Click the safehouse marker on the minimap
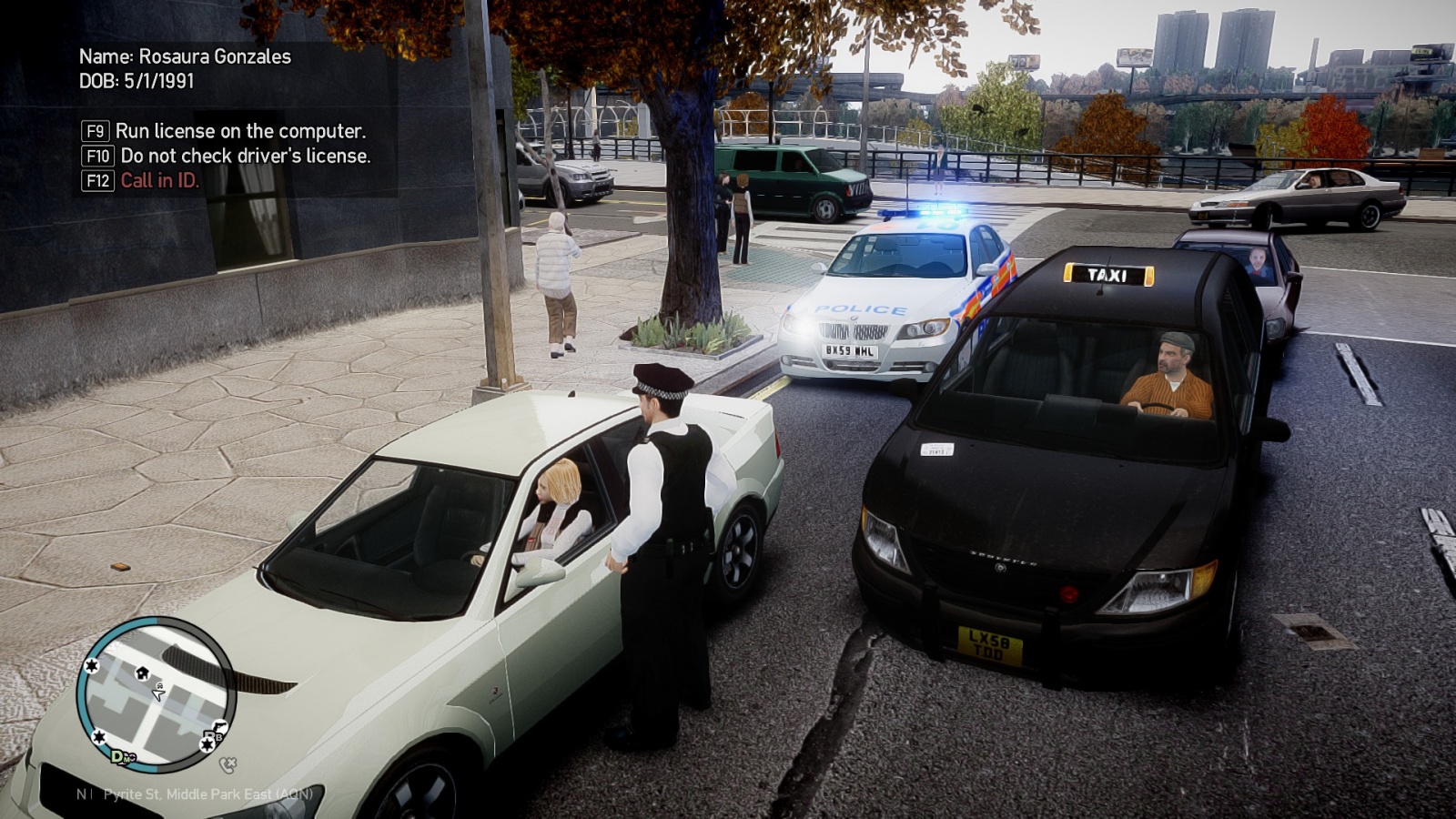1456x819 pixels. (142, 672)
